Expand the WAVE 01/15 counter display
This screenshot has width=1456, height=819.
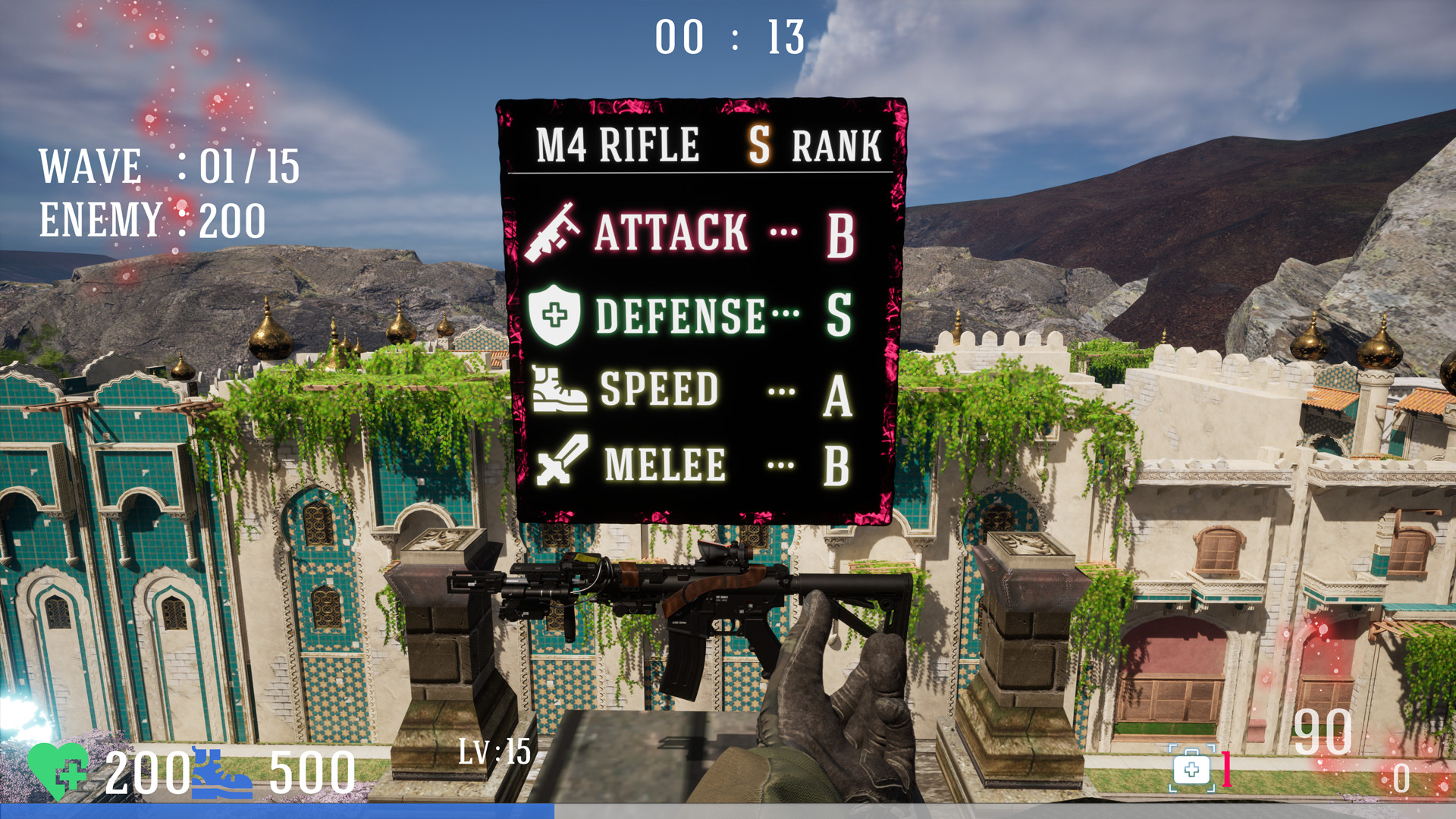pos(168,165)
